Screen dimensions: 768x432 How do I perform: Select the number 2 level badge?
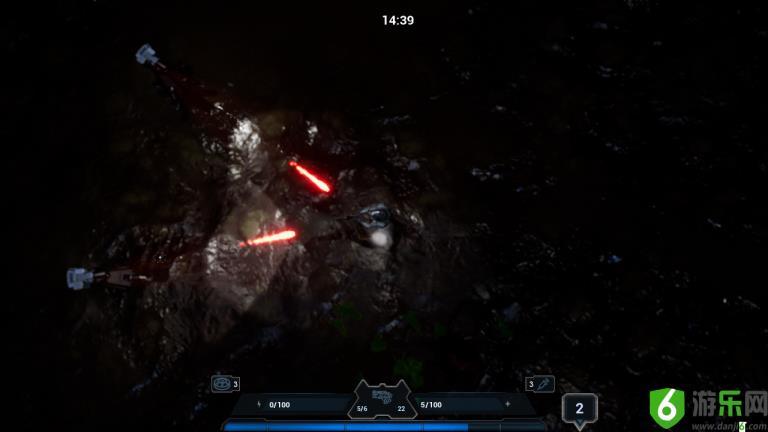pyautogui.click(x=579, y=408)
